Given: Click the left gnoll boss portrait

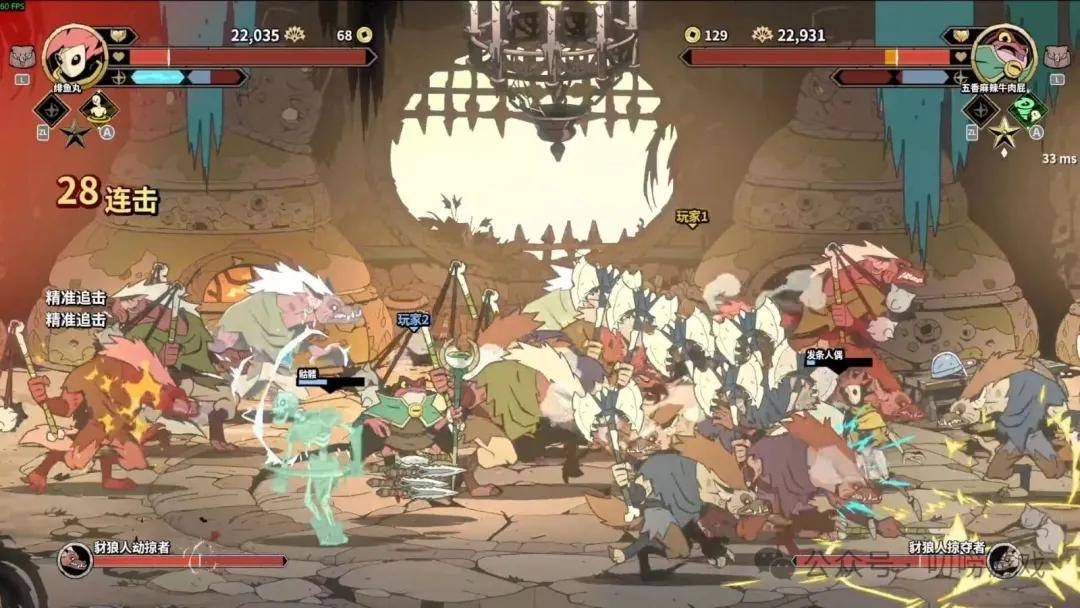Looking at the screenshot, I should tap(75, 561).
